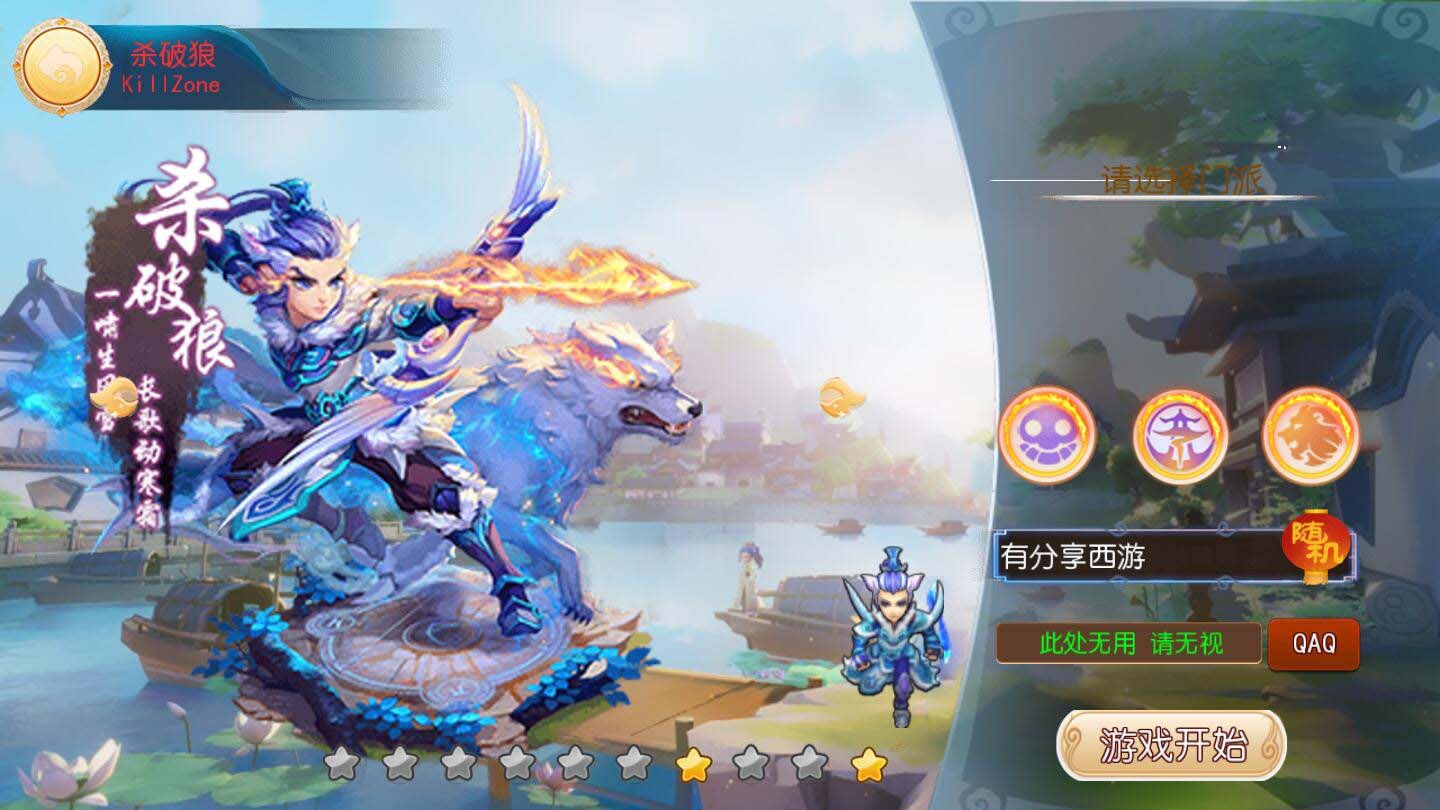Select the pagoda sect emblem in the middle
1440x810 pixels.
[x=1180, y=437]
